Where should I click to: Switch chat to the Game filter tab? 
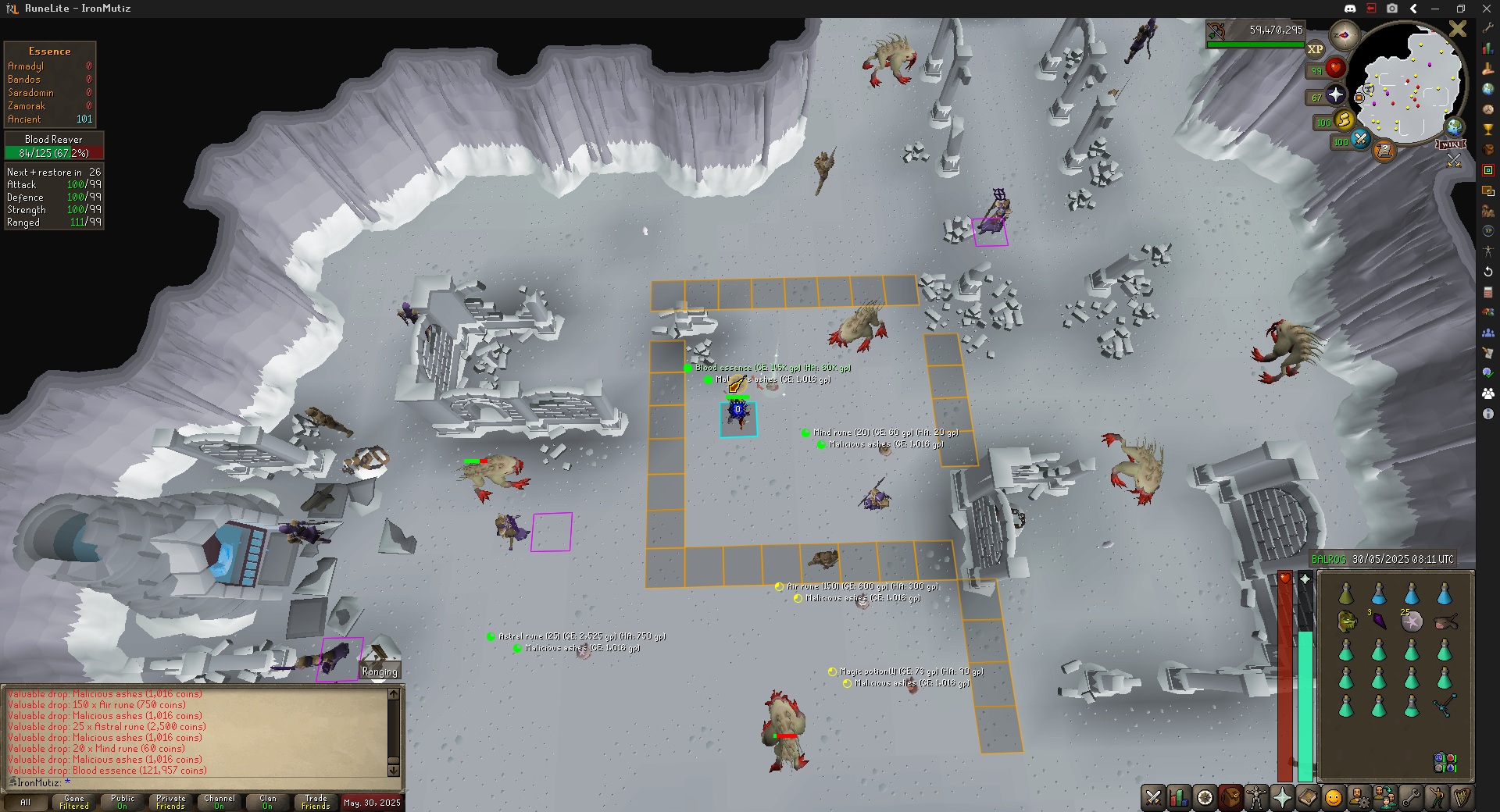tap(74, 802)
